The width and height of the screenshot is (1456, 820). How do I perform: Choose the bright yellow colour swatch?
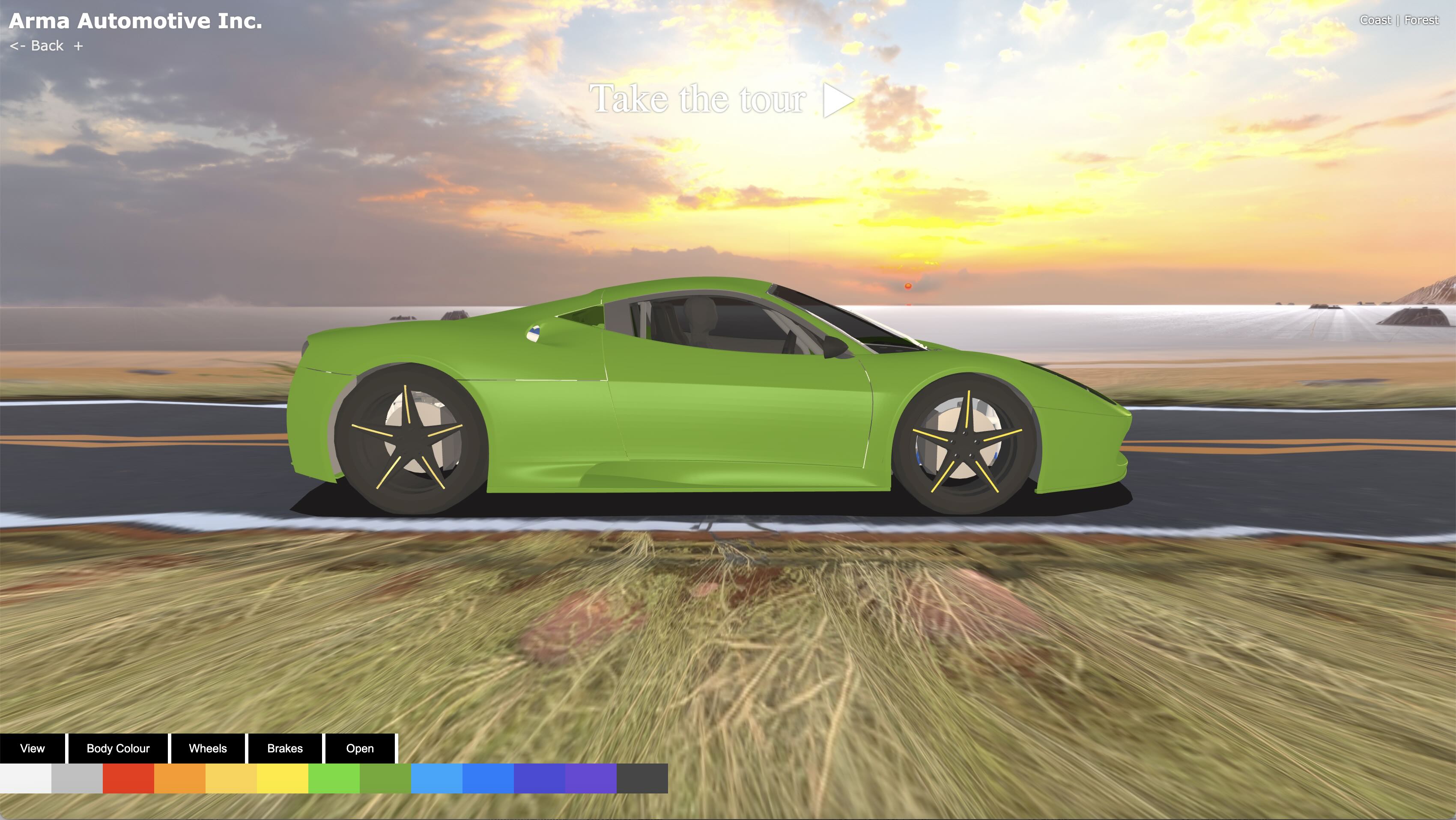[283, 778]
